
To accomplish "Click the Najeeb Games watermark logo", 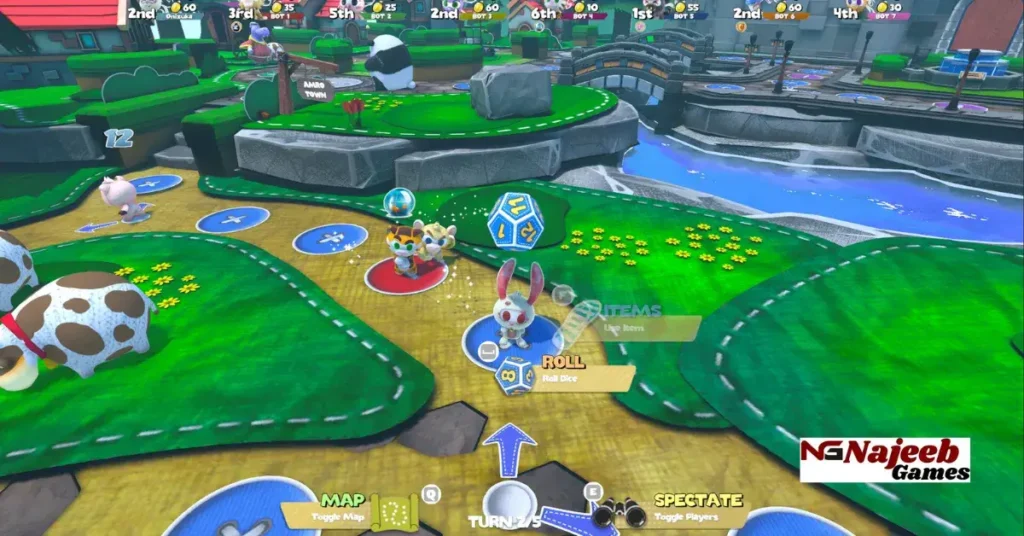I will pyautogui.click(x=885, y=460).
